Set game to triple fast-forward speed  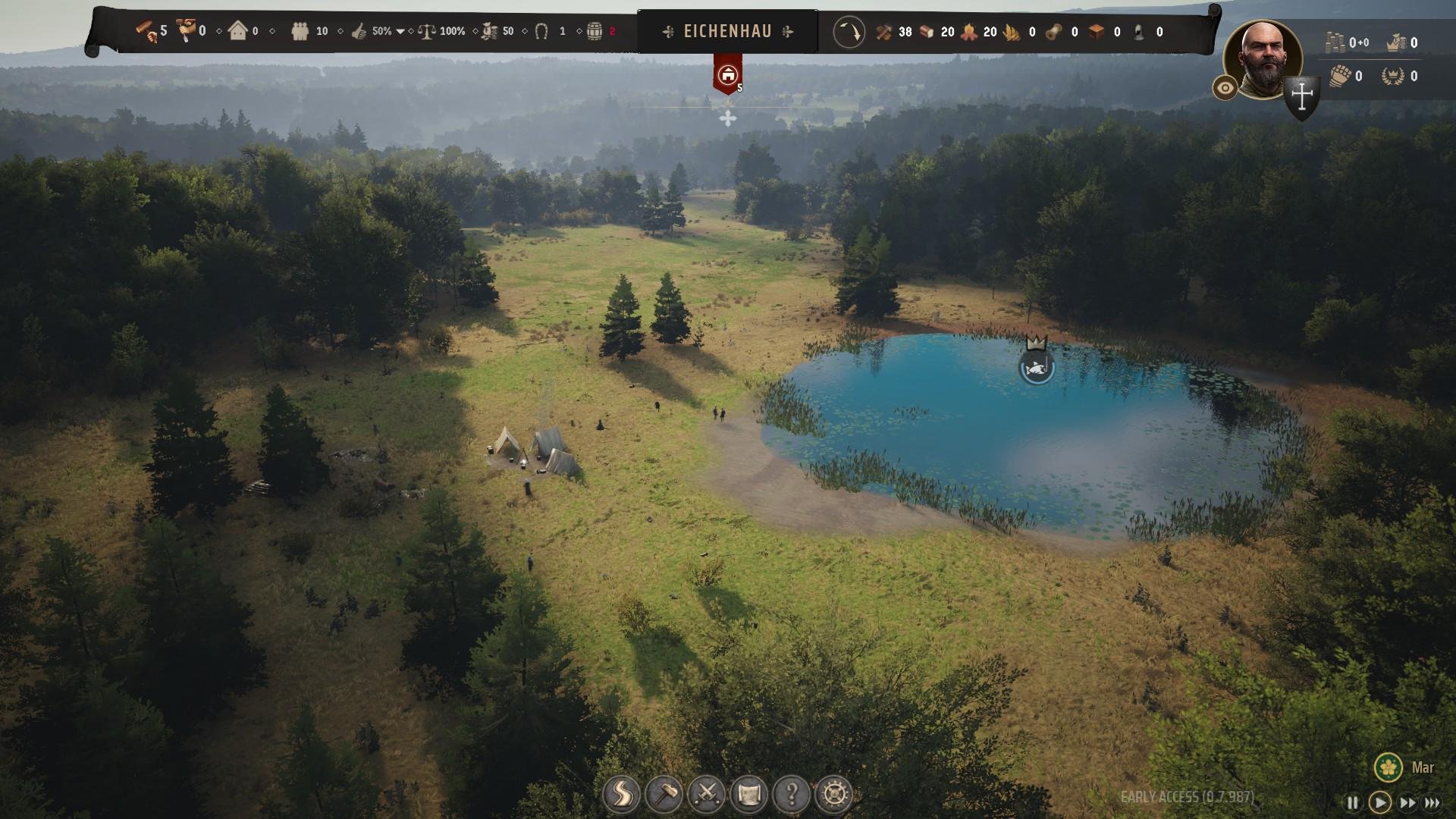tap(1432, 802)
